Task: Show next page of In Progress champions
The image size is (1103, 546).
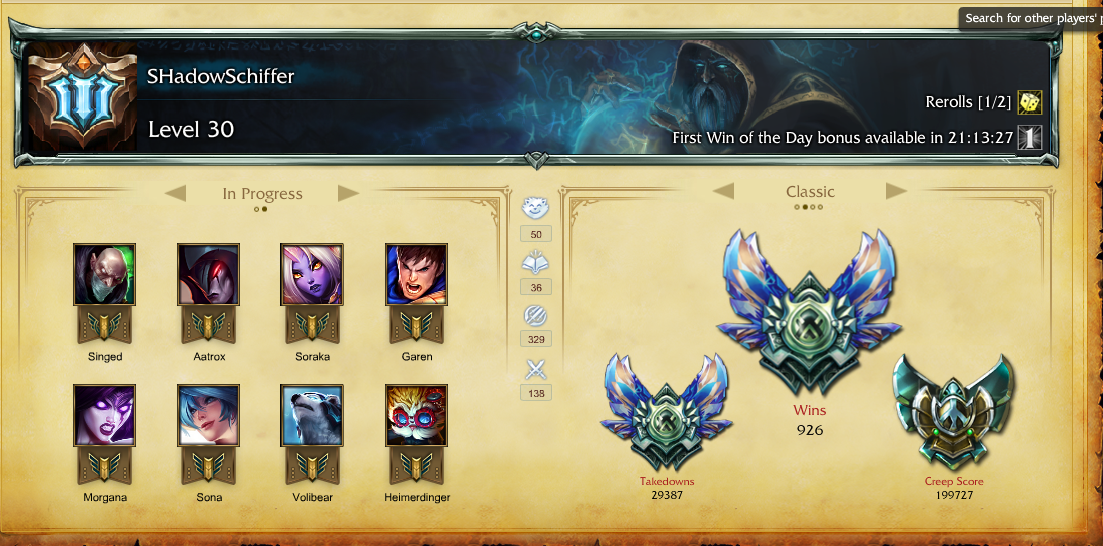Action: (348, 193)
